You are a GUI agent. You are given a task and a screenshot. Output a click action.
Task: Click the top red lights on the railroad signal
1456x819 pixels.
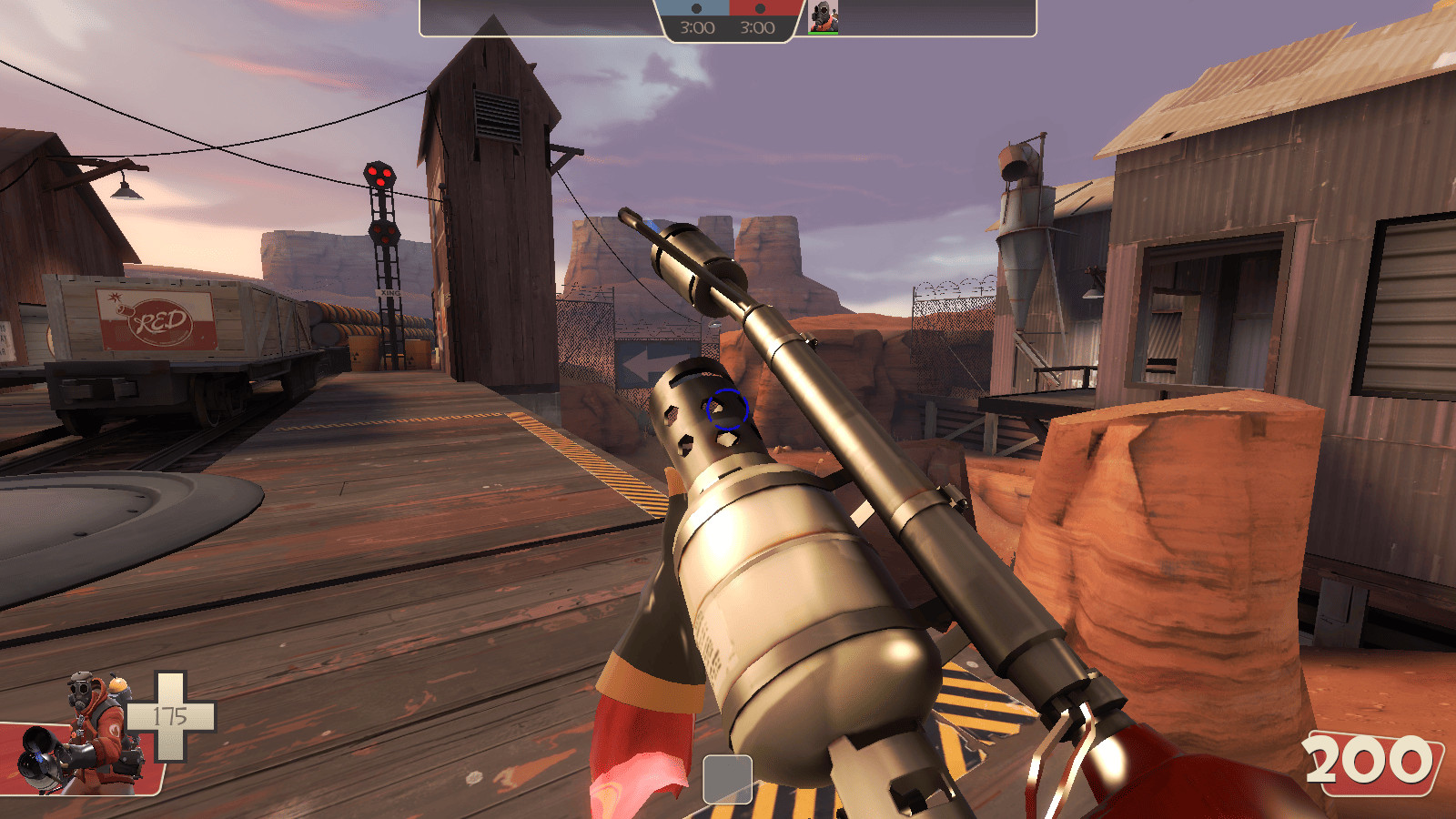pos(378,176)
